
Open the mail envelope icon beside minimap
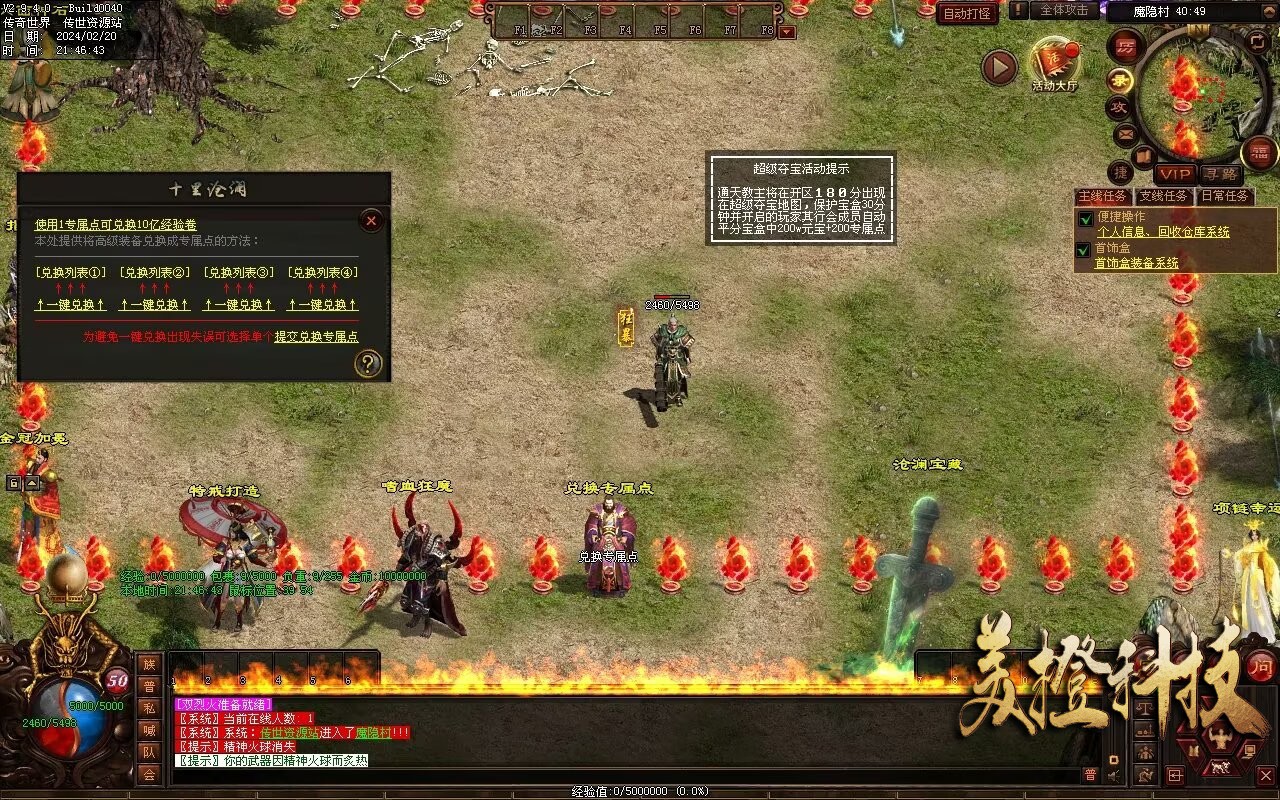click(1124, 133)
